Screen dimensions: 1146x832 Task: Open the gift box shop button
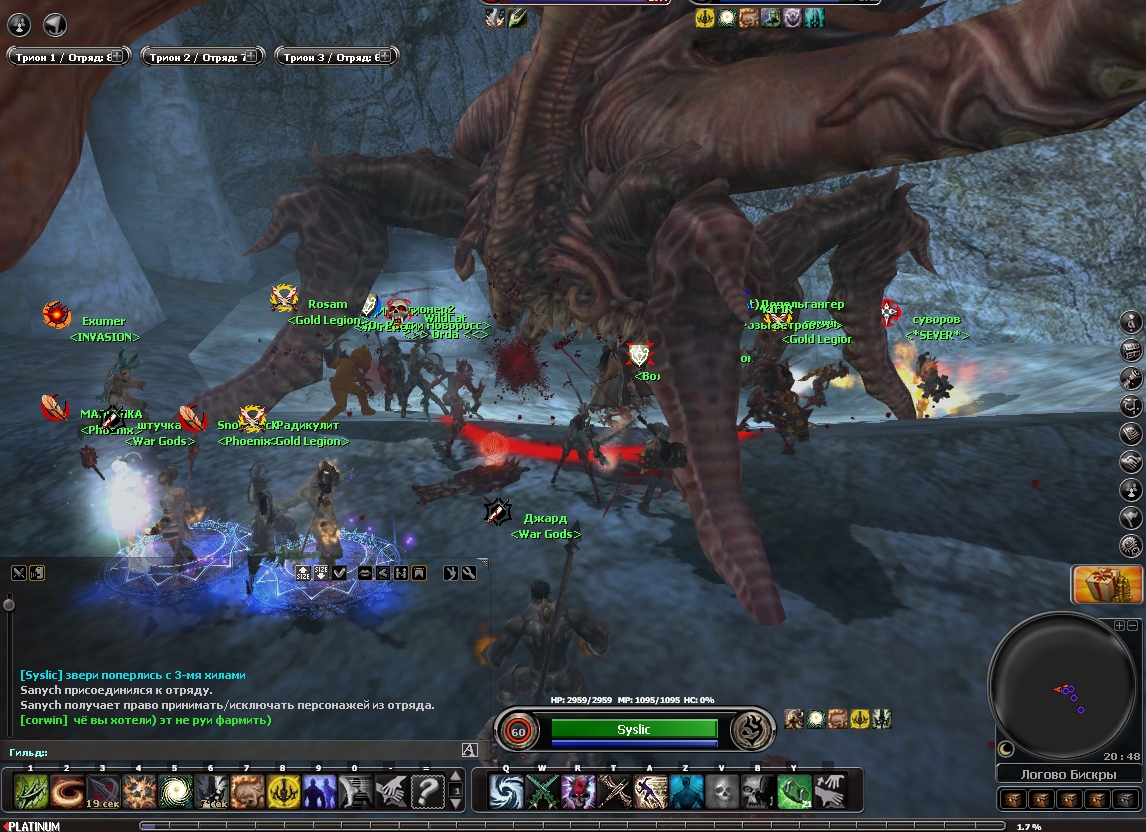pyautogui.click(x=1107, y=585)
